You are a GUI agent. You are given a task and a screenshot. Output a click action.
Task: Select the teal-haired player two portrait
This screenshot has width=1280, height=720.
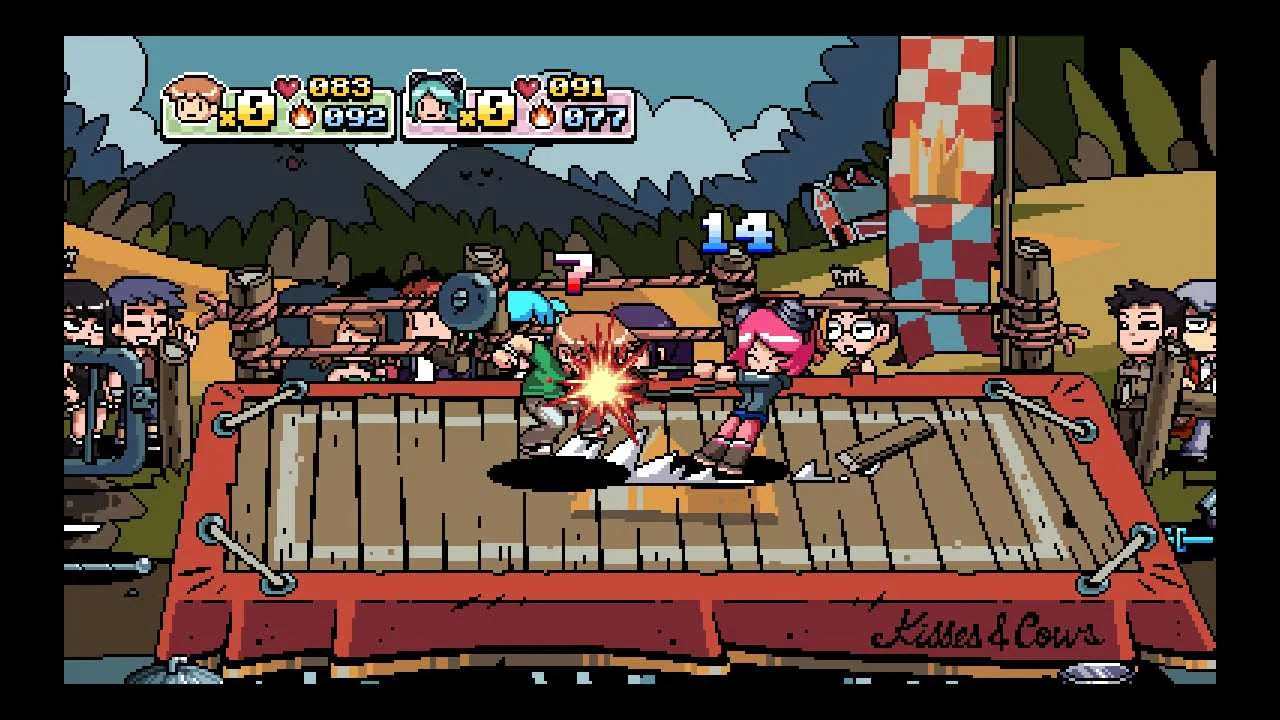point(434,103)
